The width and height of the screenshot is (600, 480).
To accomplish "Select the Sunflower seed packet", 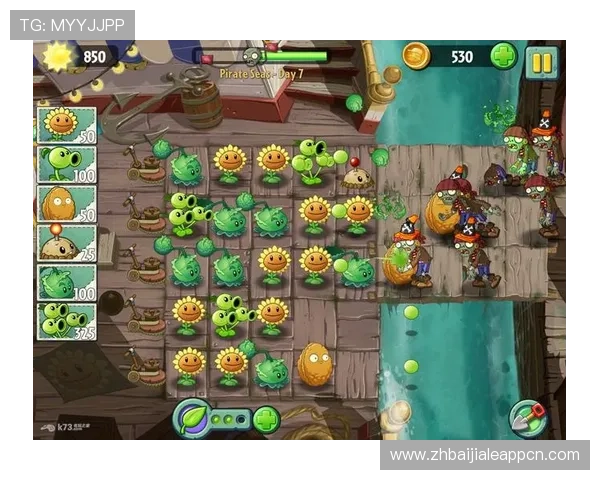I will [x=66, y=125].
